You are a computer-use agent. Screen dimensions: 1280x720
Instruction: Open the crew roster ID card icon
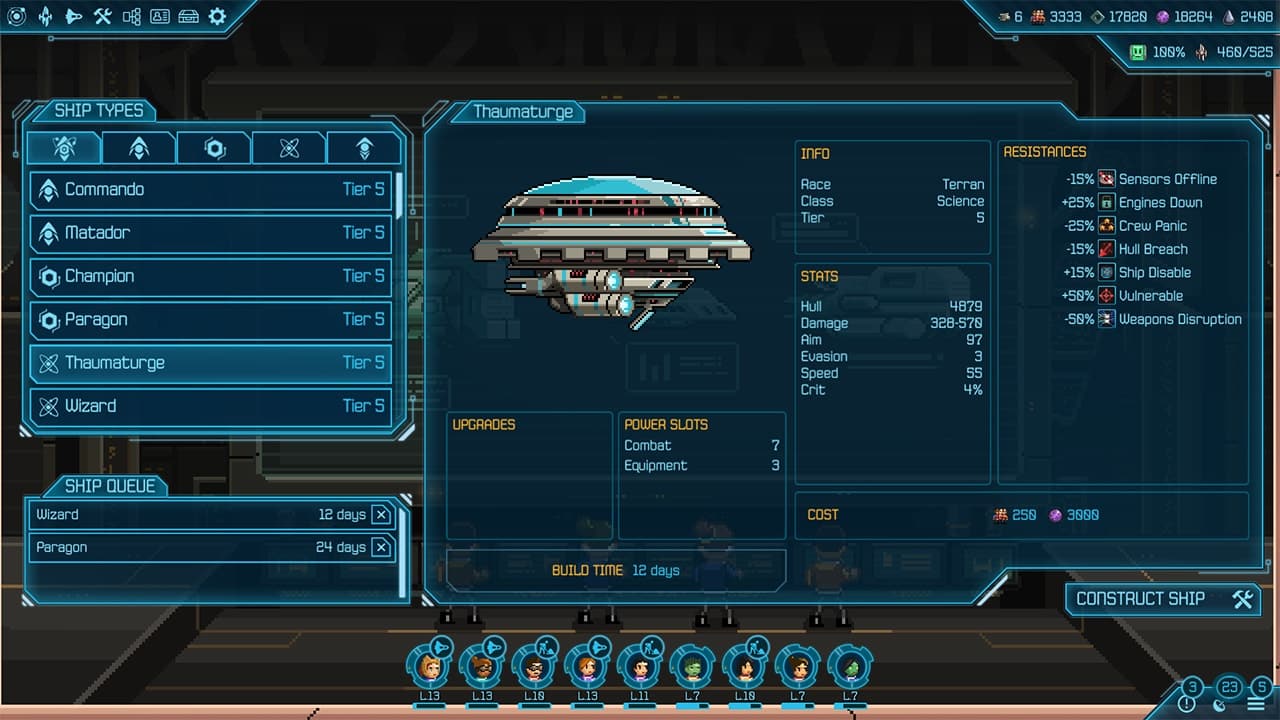point(159,17)
